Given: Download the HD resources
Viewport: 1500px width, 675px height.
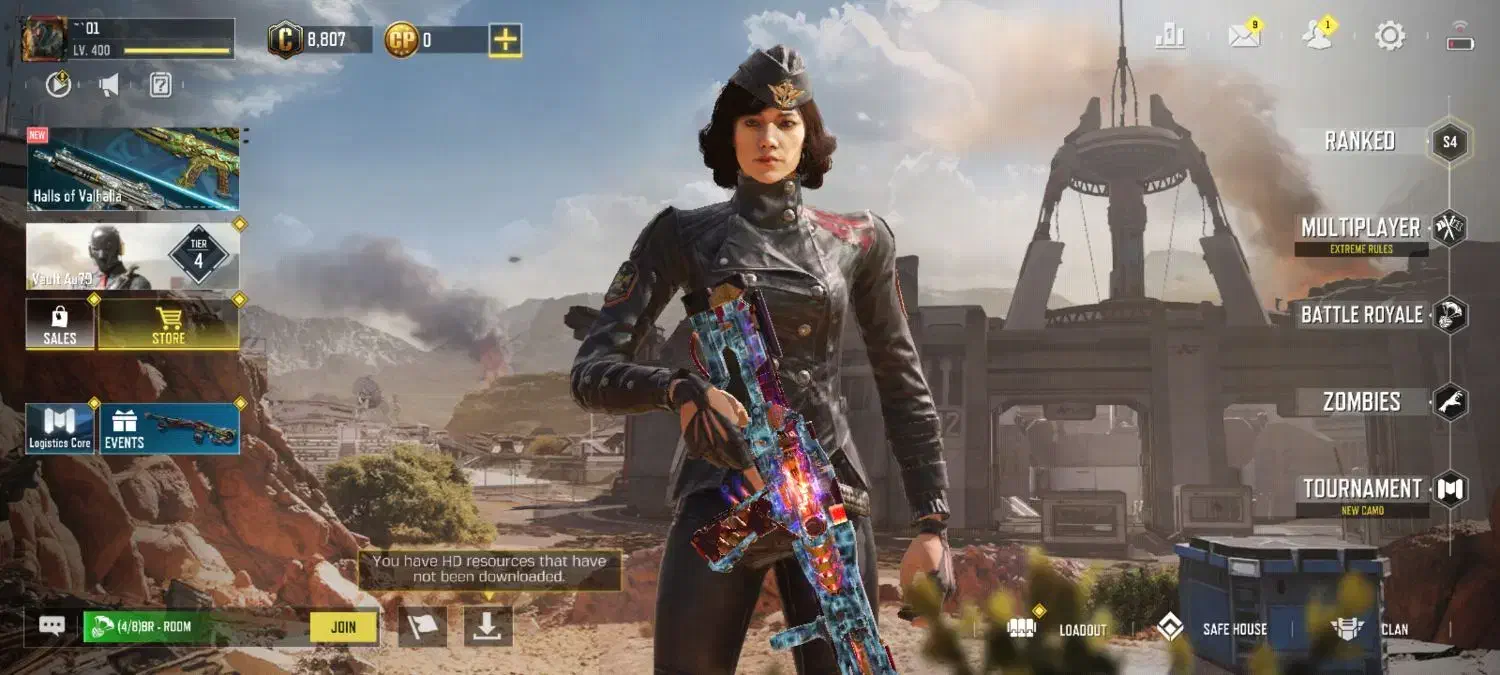Looking at the screenshot, I should (x=488, y=626).
